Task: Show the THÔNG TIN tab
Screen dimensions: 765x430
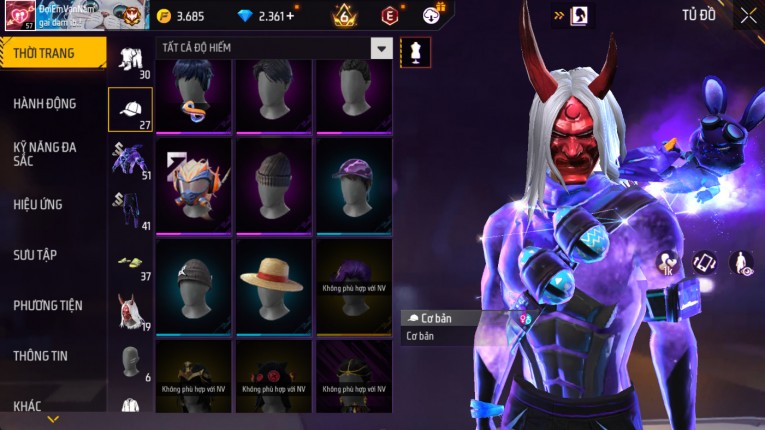Action: 42,355
